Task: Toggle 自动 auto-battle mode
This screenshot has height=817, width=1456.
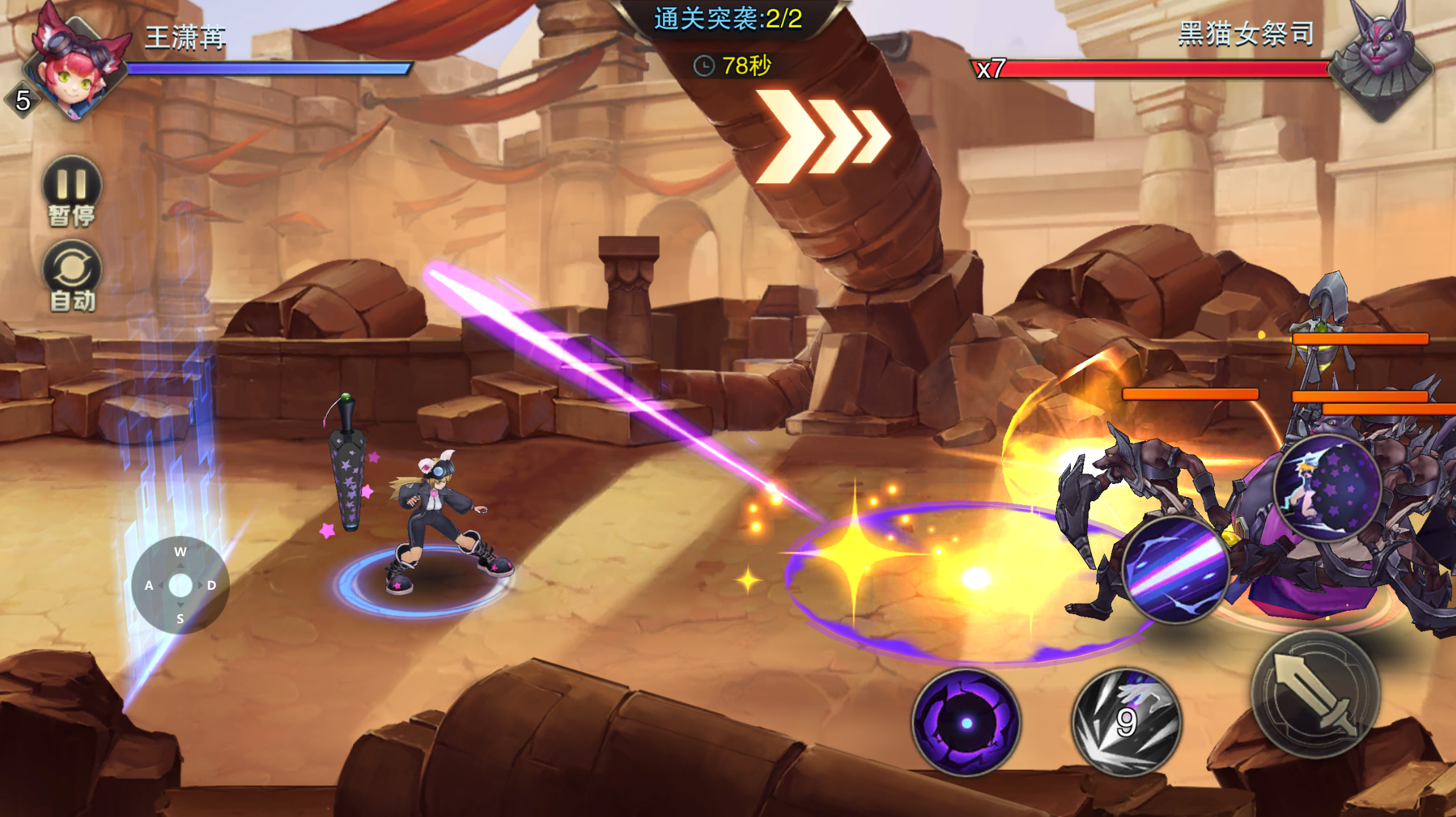Action: (72, 275)
